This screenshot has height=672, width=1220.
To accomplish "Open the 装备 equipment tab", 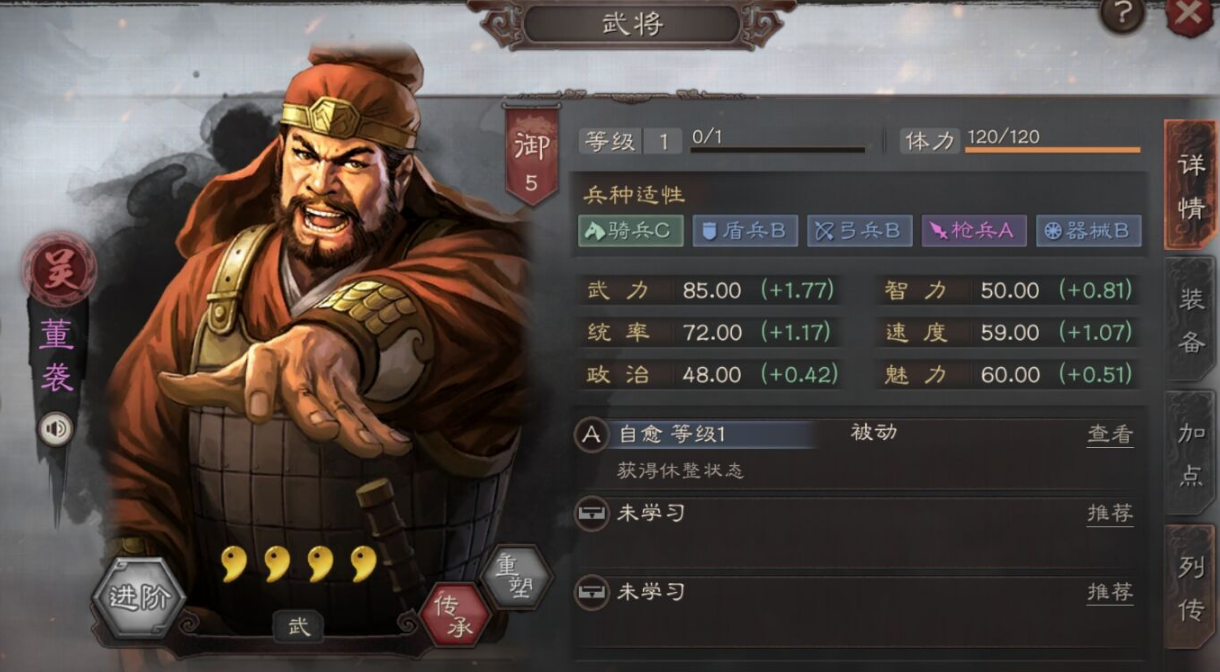I will point(1190,320).
